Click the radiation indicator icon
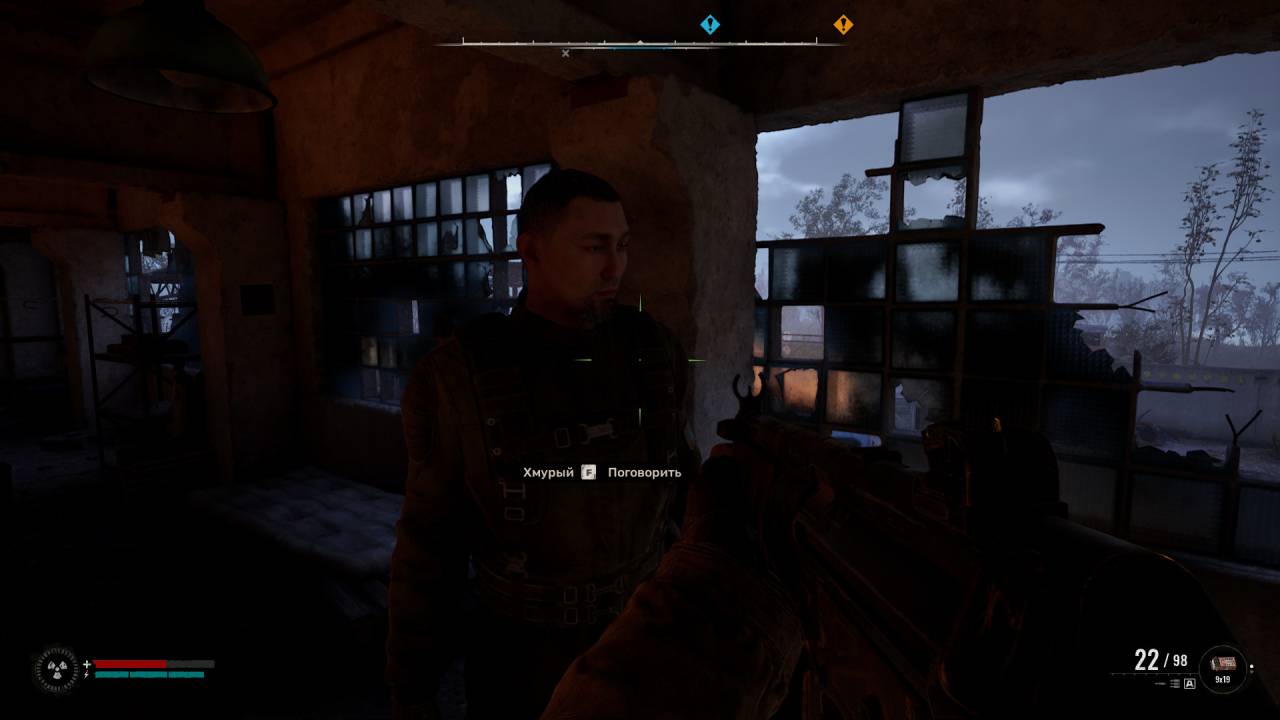The image size is (1280, 720). tap(55, 670)
